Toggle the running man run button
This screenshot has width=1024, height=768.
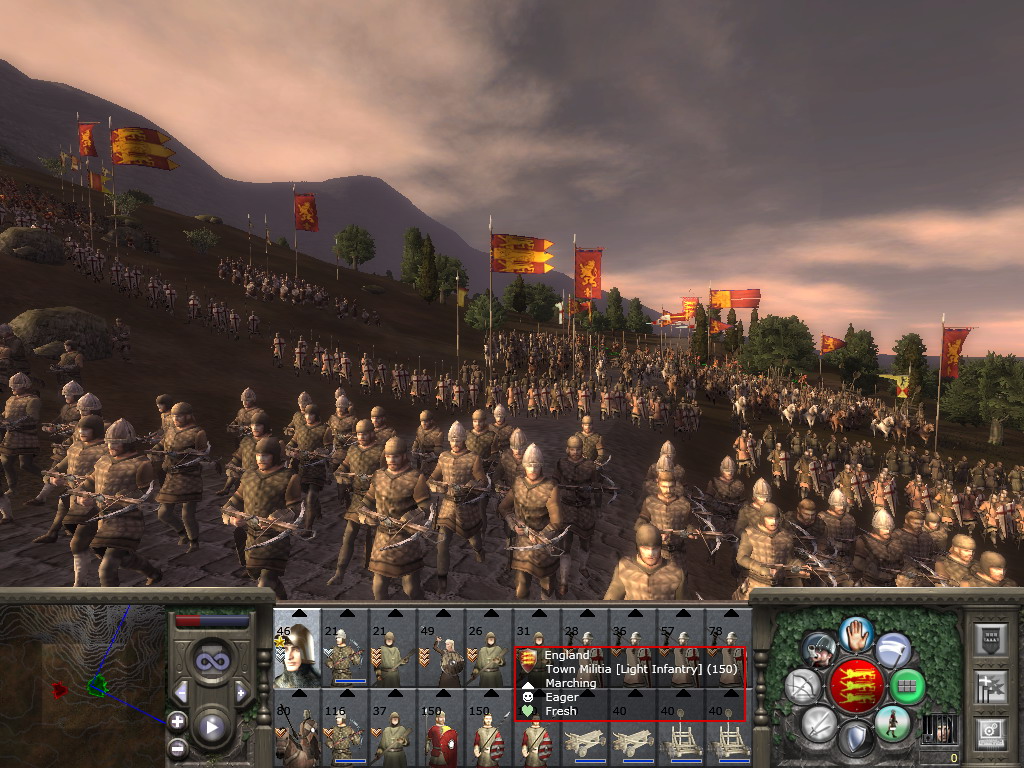[x=891, y=723]
